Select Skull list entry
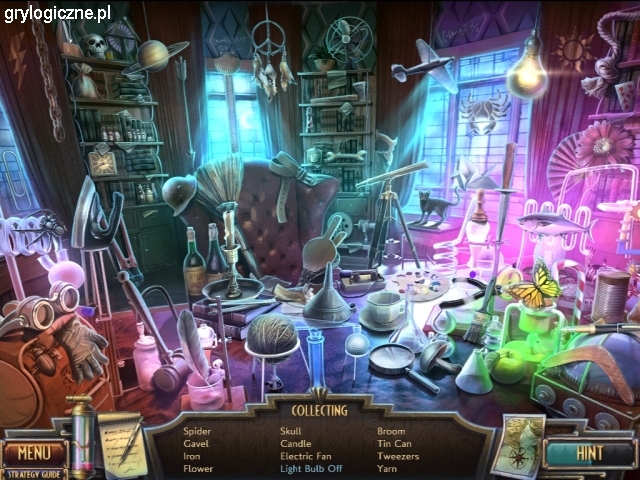Viewport: 640px width, 480px height. point(290,431)
